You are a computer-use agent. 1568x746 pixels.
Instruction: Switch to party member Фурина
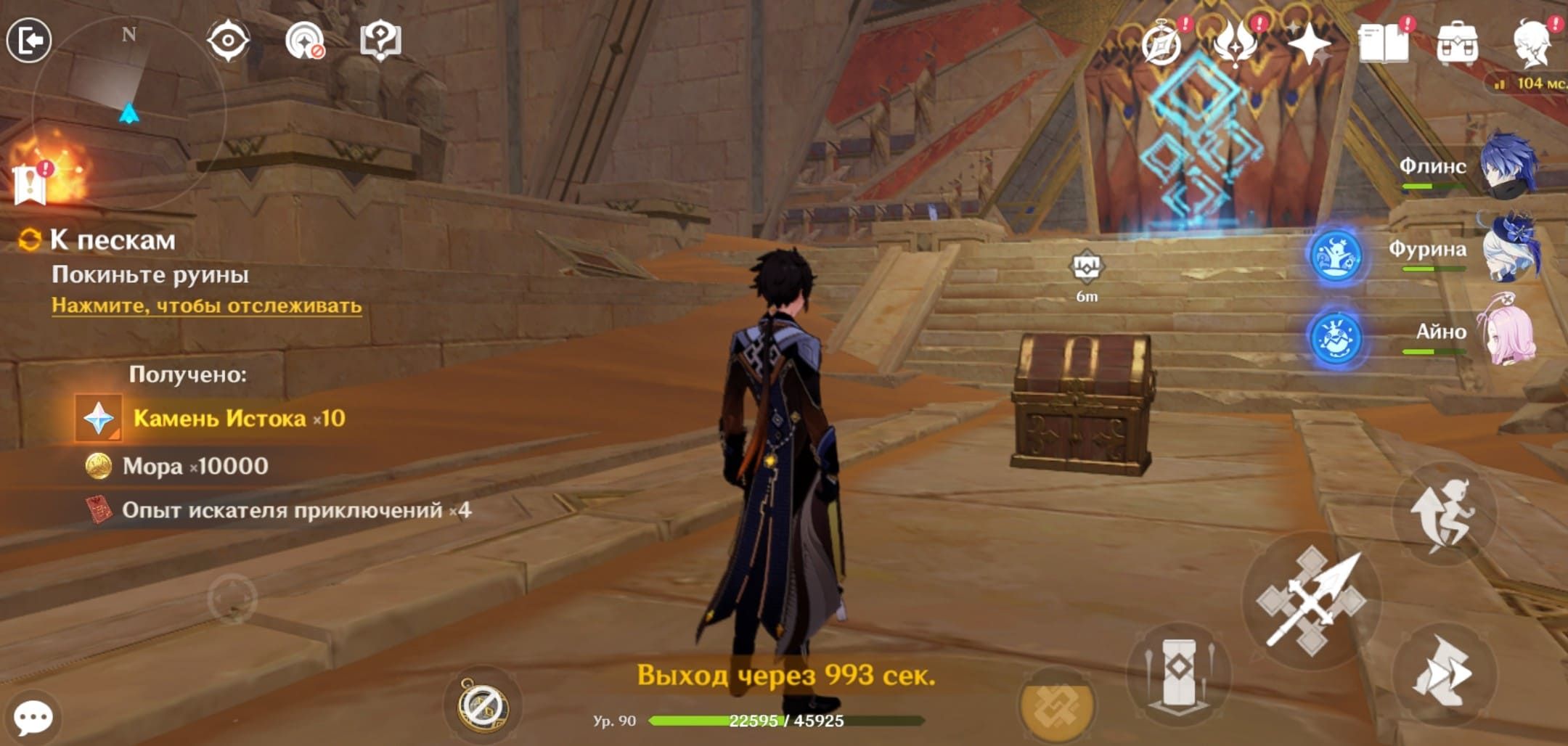[x=1508, y=249]
